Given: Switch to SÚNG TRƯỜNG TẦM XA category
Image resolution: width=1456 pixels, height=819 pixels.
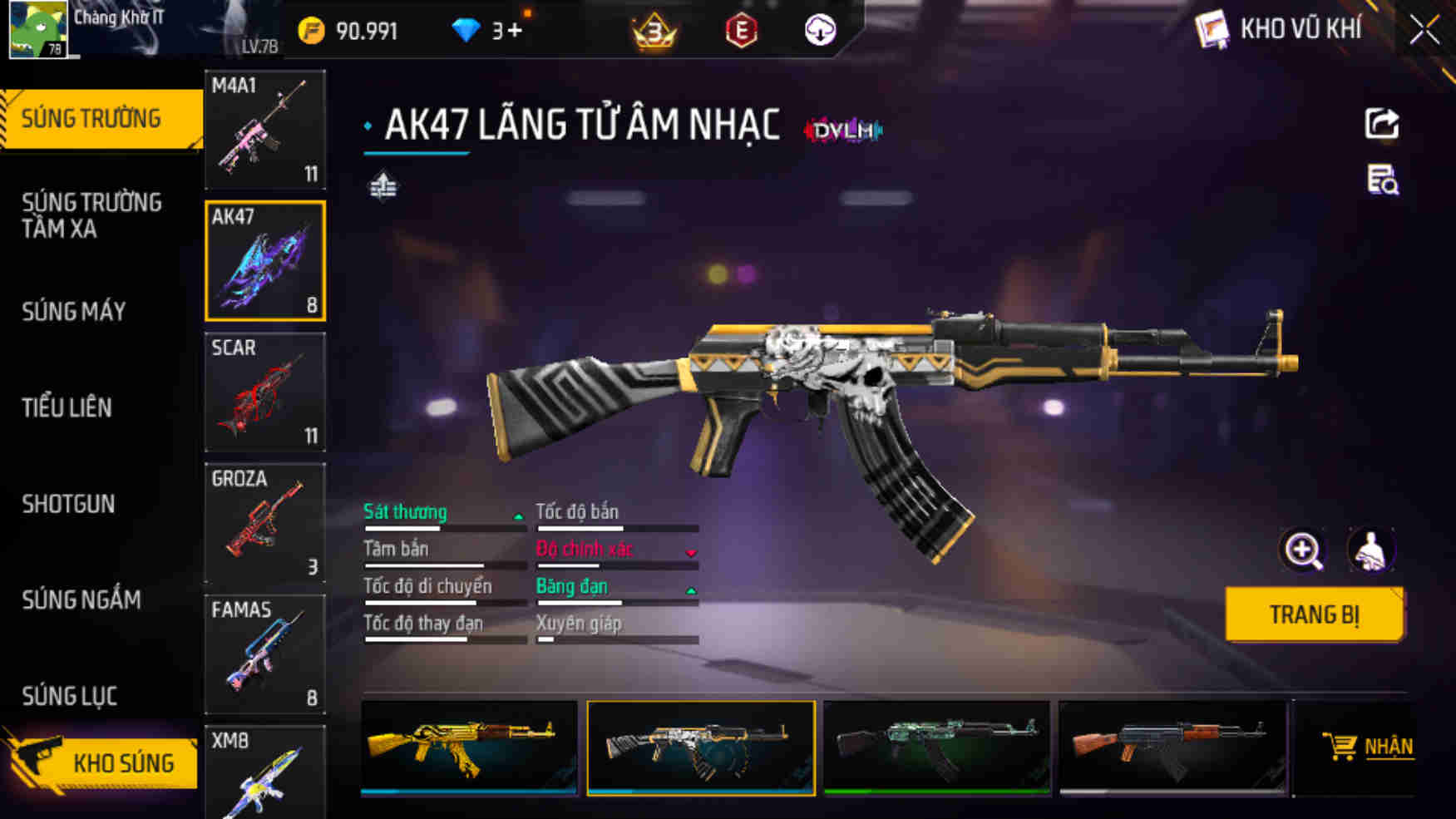Looking at the screenshot, I should pyautogui.click(x=91, y=215).
